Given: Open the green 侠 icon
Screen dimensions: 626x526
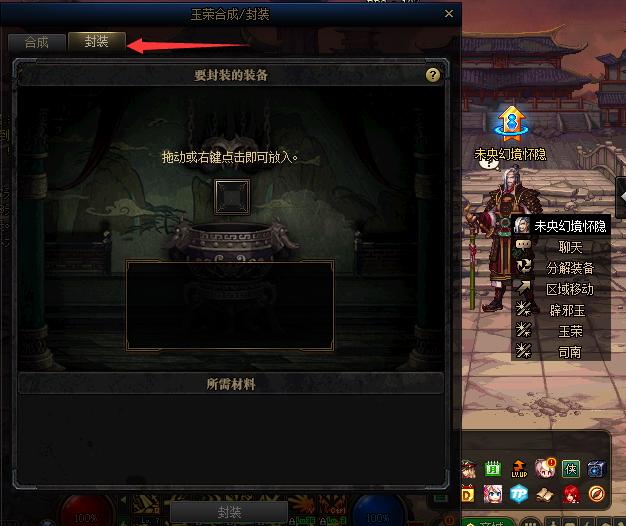Looking at the screenshot, I should (x=570, y=468).
